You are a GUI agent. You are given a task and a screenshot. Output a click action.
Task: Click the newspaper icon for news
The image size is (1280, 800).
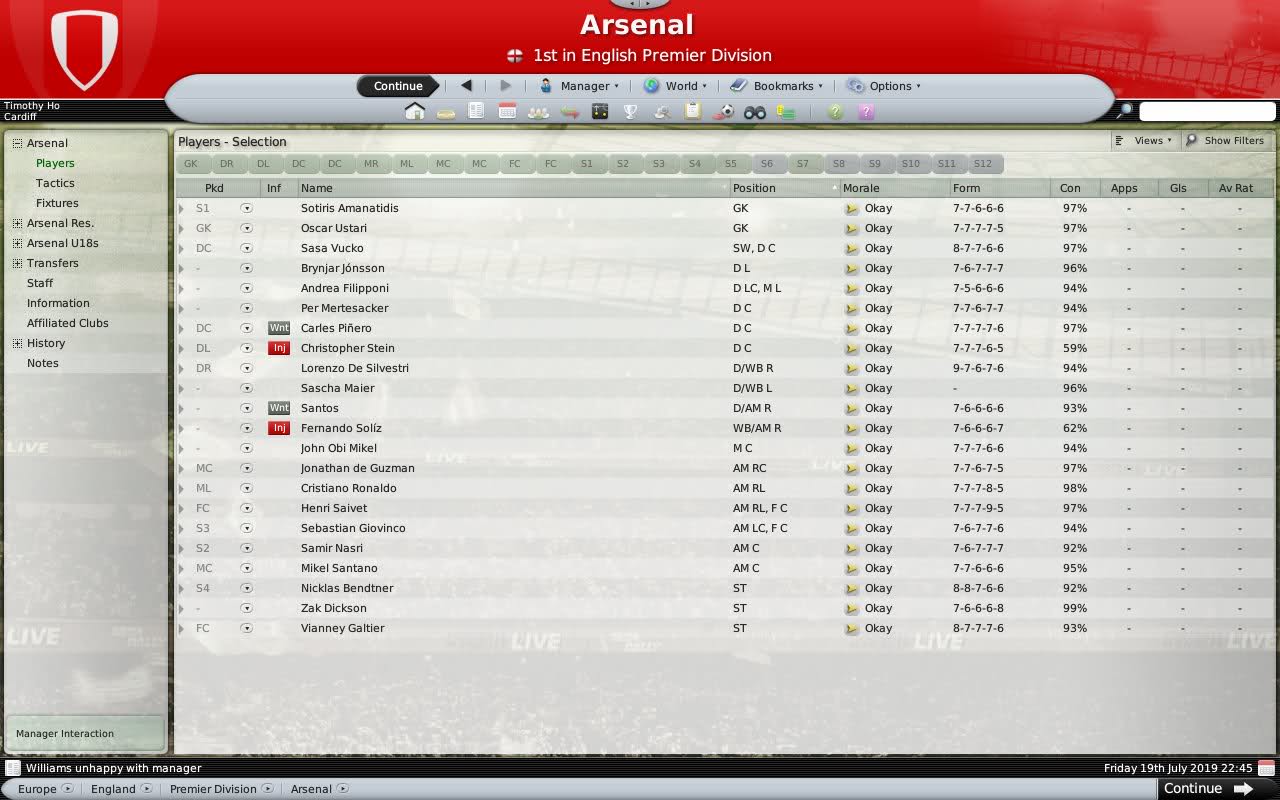(475, 112)
